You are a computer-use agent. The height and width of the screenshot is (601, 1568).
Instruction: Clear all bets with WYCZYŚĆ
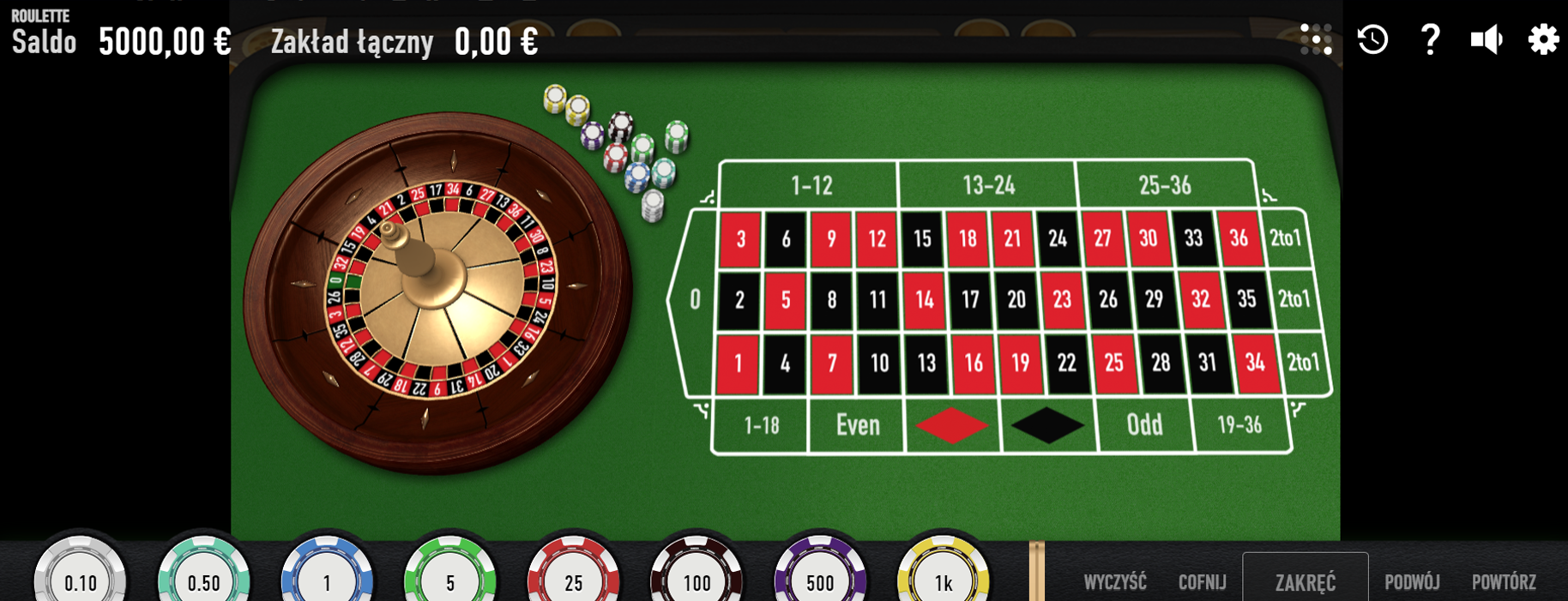coord(1115,582)
